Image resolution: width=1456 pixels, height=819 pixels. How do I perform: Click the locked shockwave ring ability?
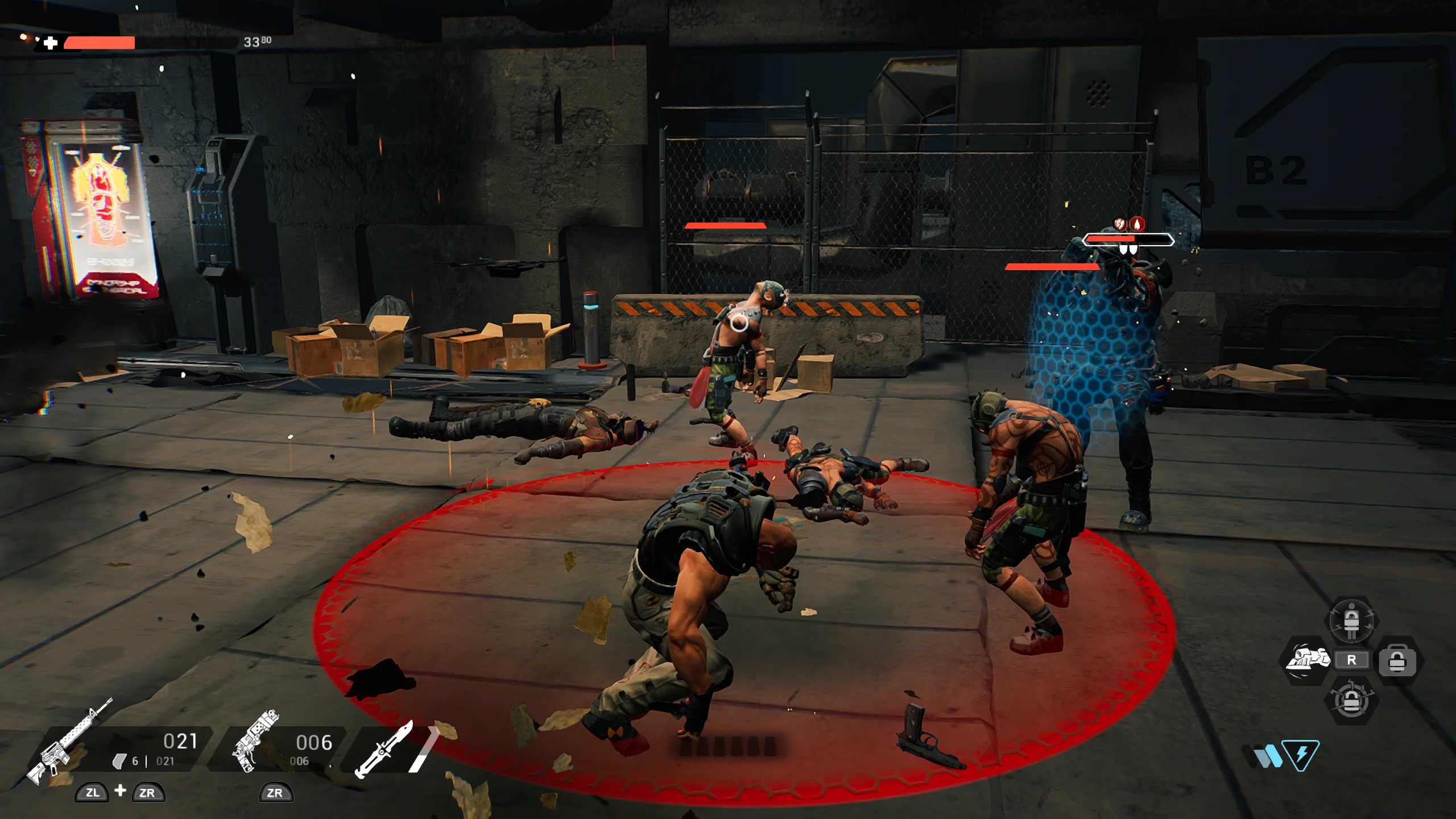click(1351, 701)
